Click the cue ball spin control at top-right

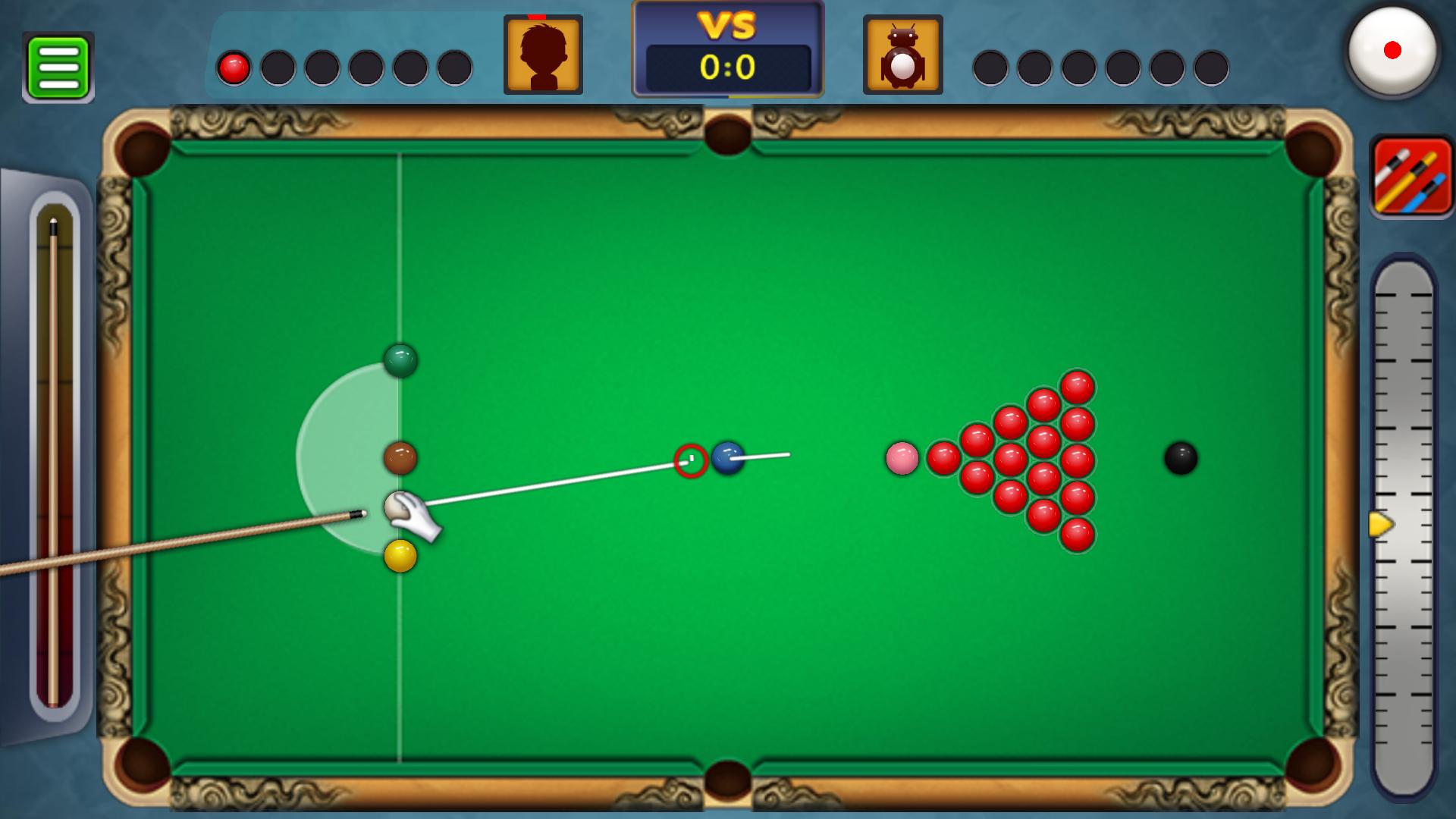click(x=1394, y=52)
